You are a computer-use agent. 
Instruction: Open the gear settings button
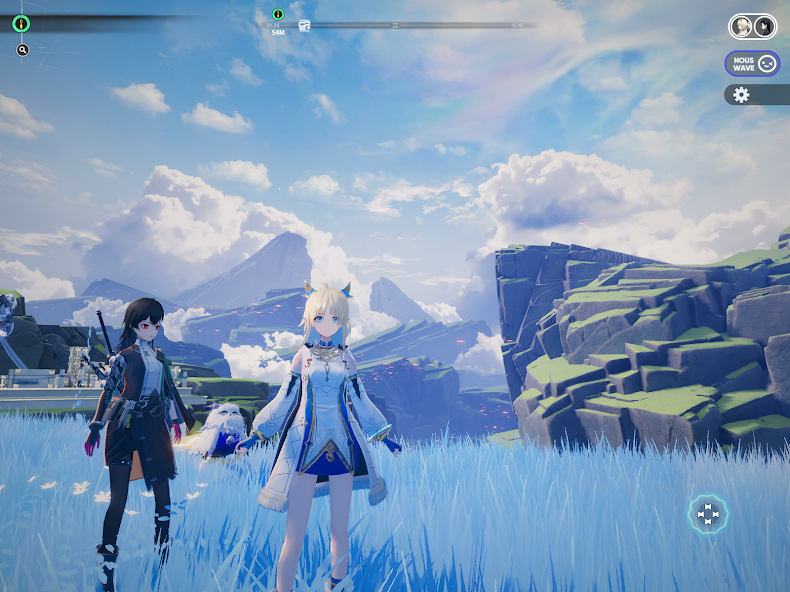(x=741, y=95)
